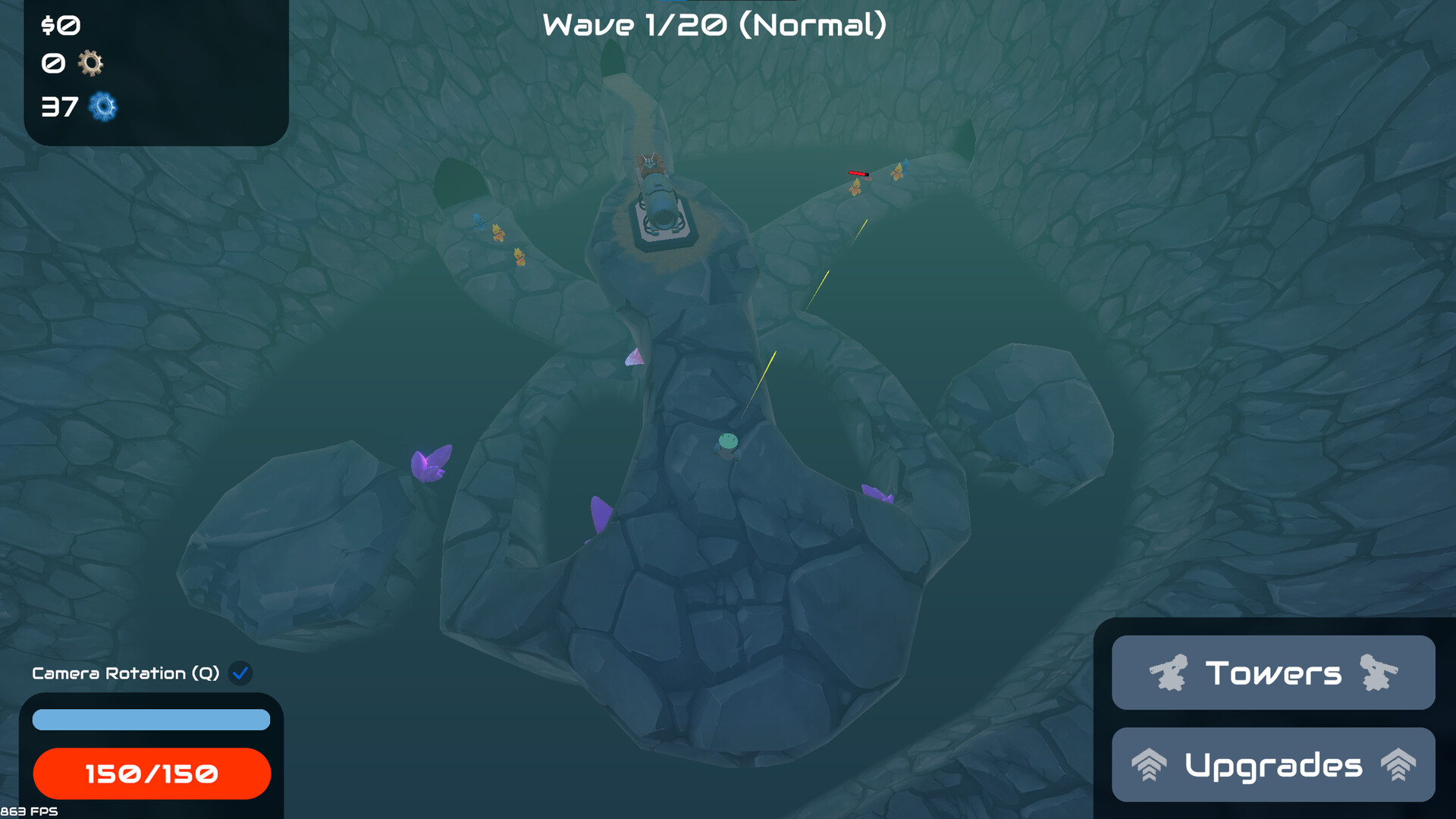The width and height of the screenshot is (1456, 819).
Task: Click the bronze gear resource icon
Action: 91,64
